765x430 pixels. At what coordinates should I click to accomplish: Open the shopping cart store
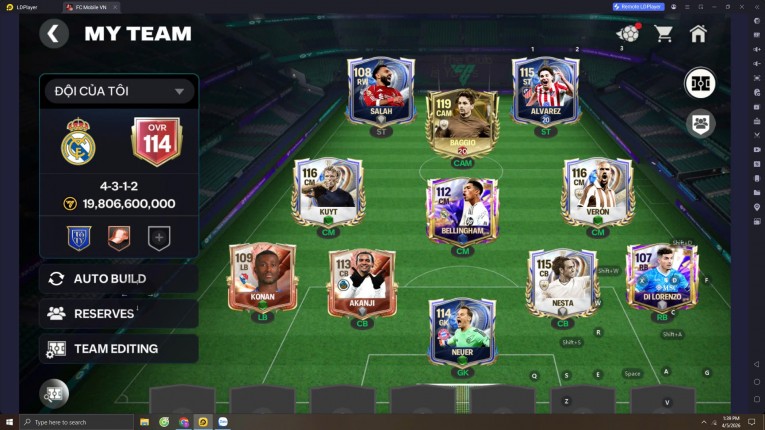click(663, 34)
